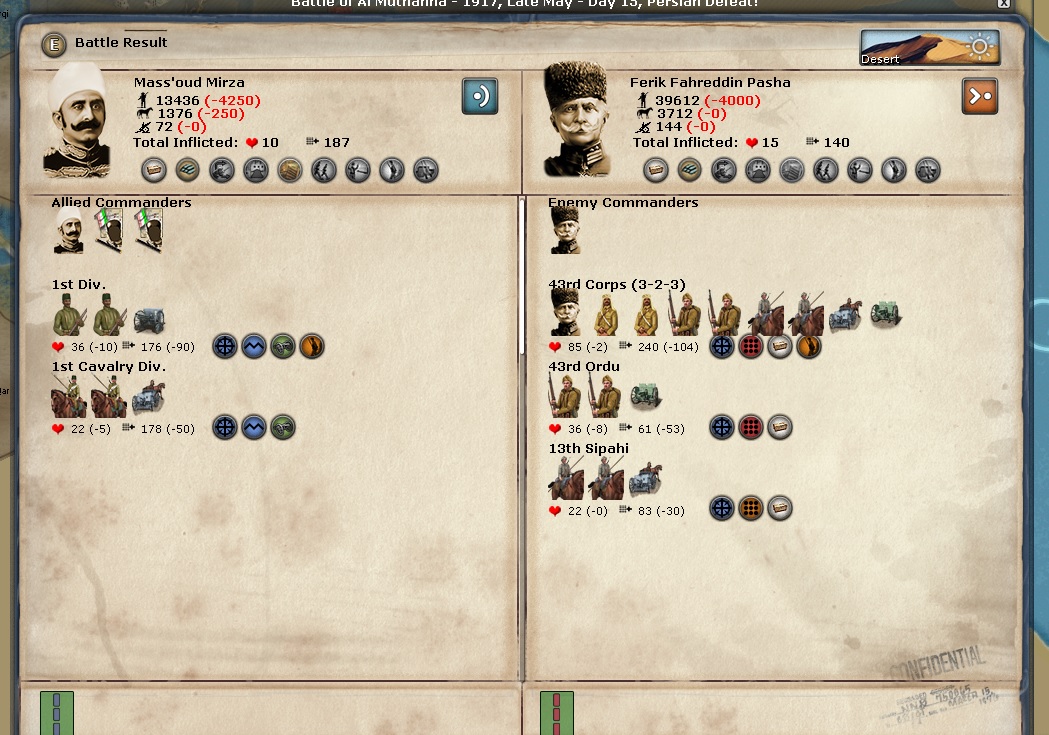Click the blue wave icon on 1st Cavalry Div.
1049x735 pixels.
pos(254,428)
